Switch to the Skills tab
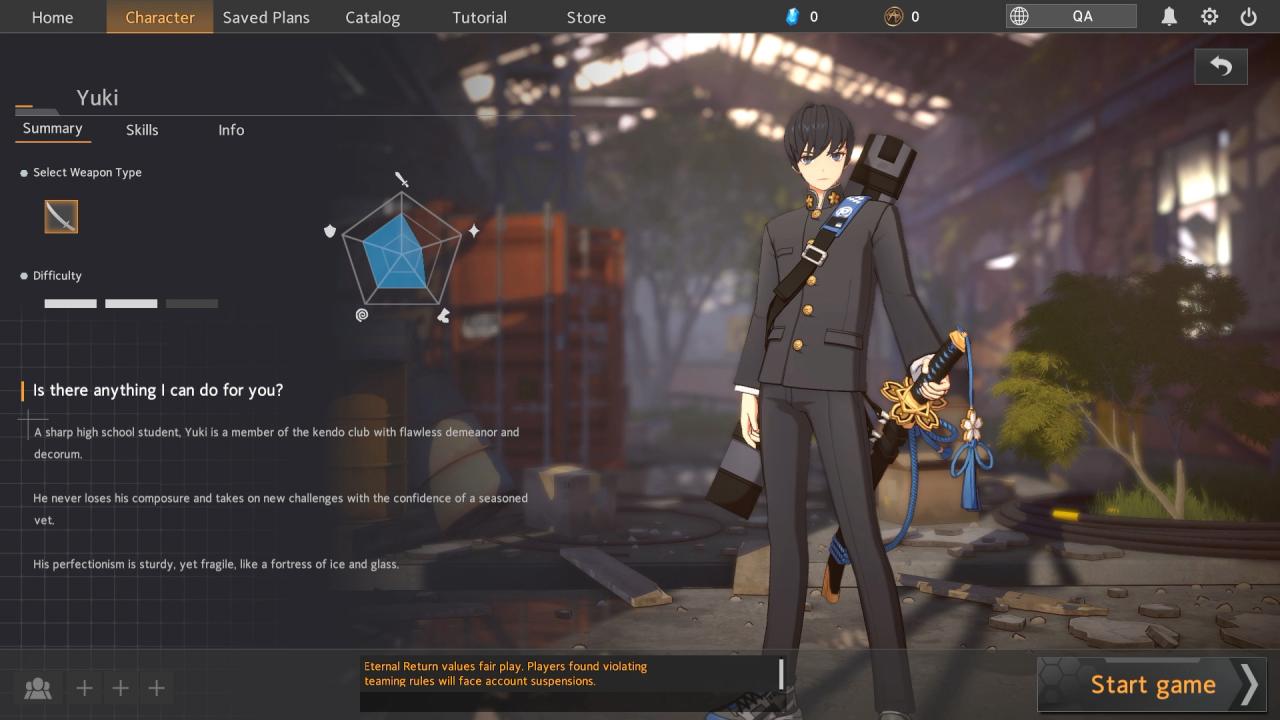Screen dimensions: 1280x720 [142, 130]
